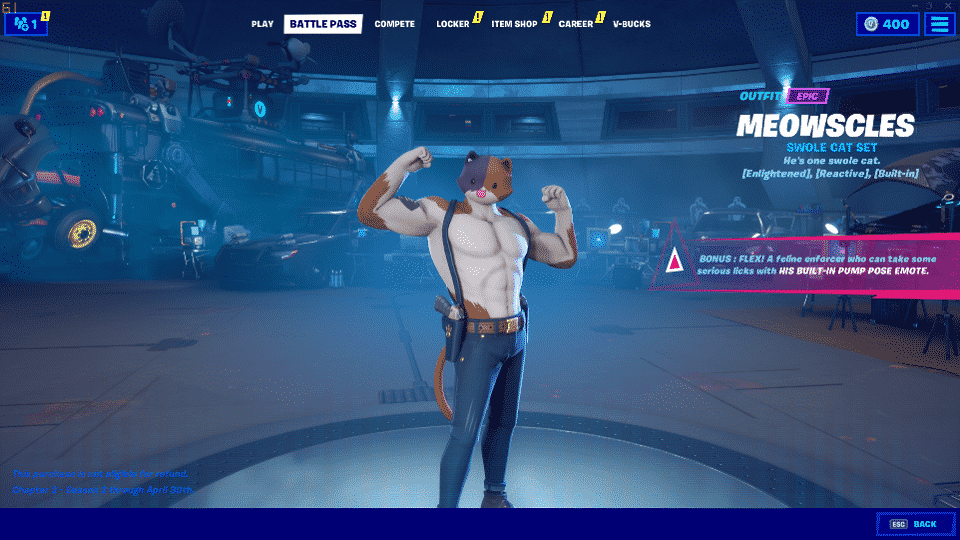Select the Battle Pass tab
This screenshot has width=960, height=540.
323,24
